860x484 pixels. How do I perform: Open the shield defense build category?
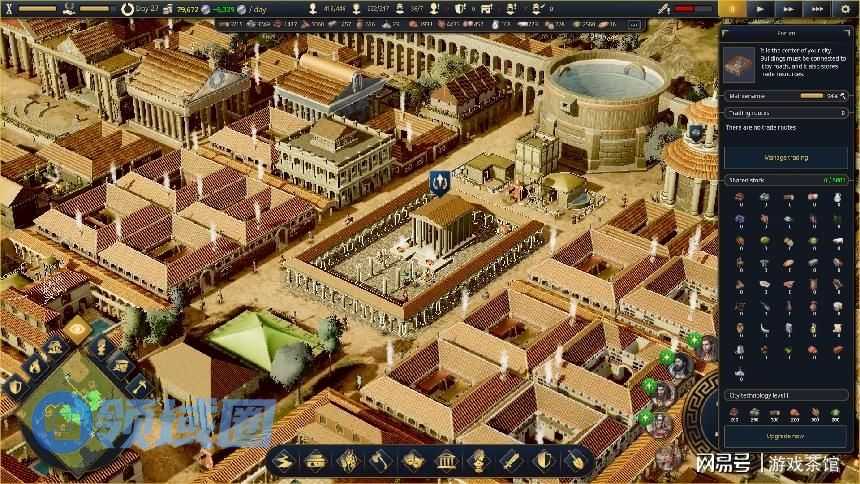tap(543, 461)
